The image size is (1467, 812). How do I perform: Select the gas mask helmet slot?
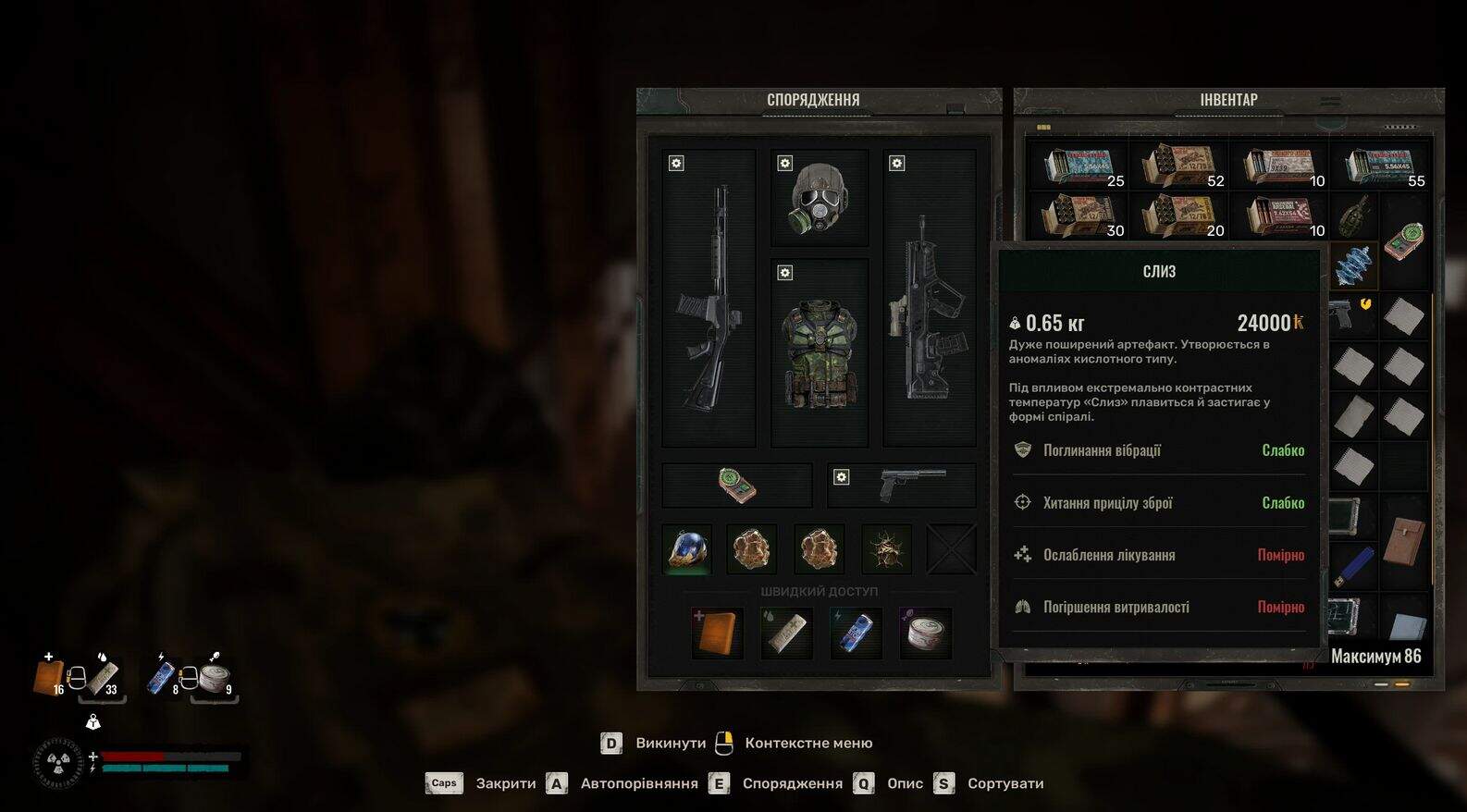click(820, 198)
